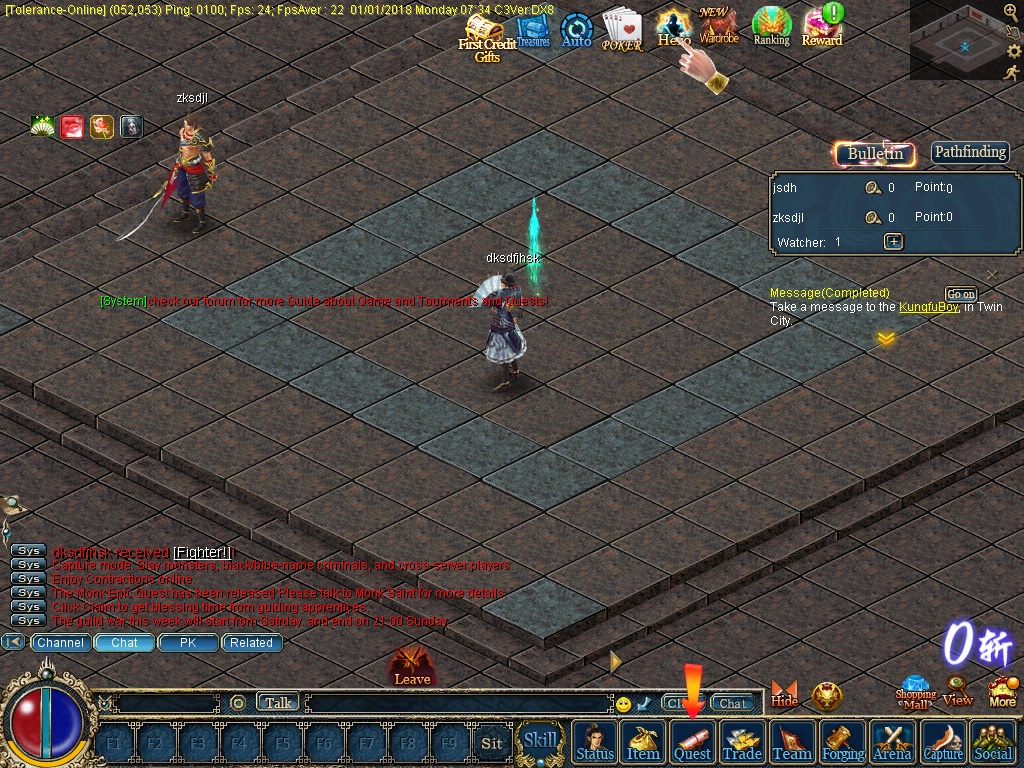Image resolution: width=1024 pixels, height=768 pixels.
Task: Open the Forging menu
Action: point(842,742)
